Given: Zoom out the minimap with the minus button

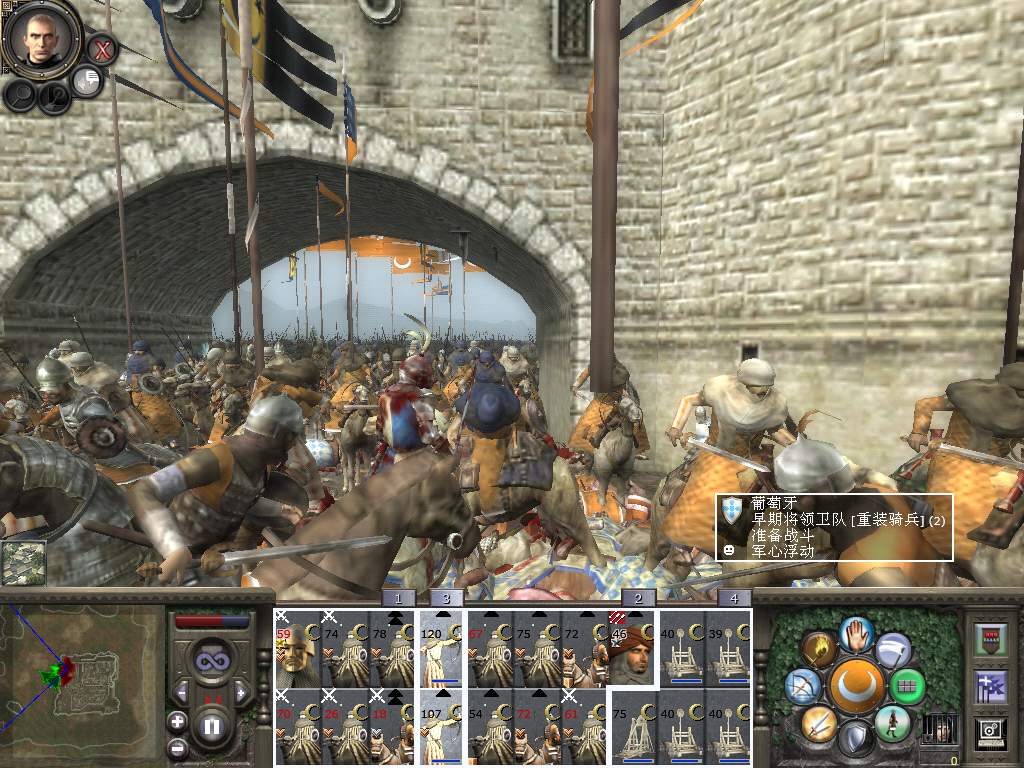Looking at the screenshot, I should point(177,747).
